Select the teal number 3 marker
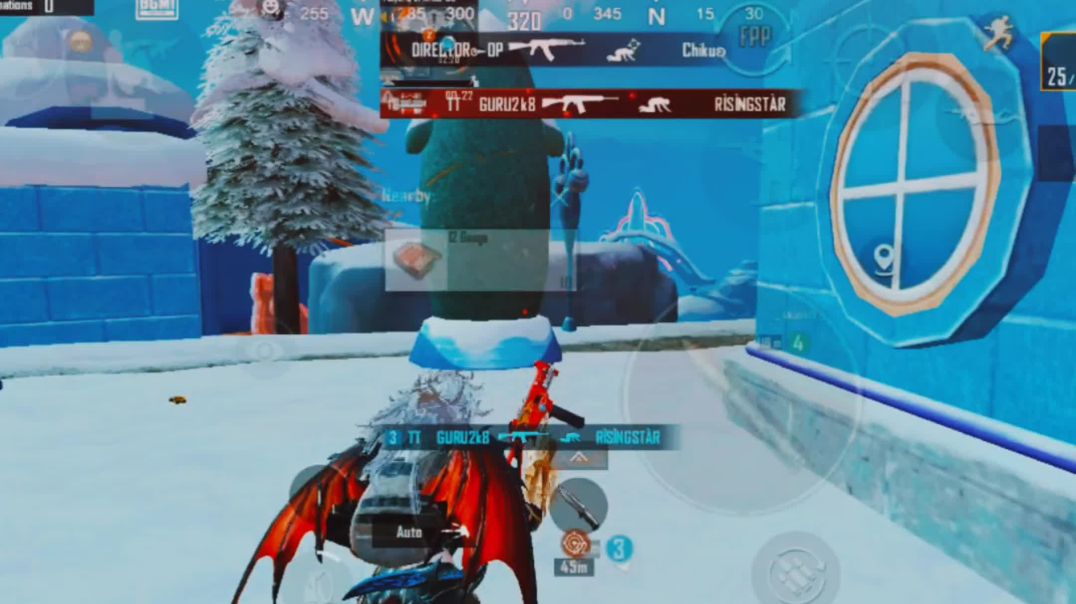The height and width of the screenshot is (604, 1076). click(620, 548)
